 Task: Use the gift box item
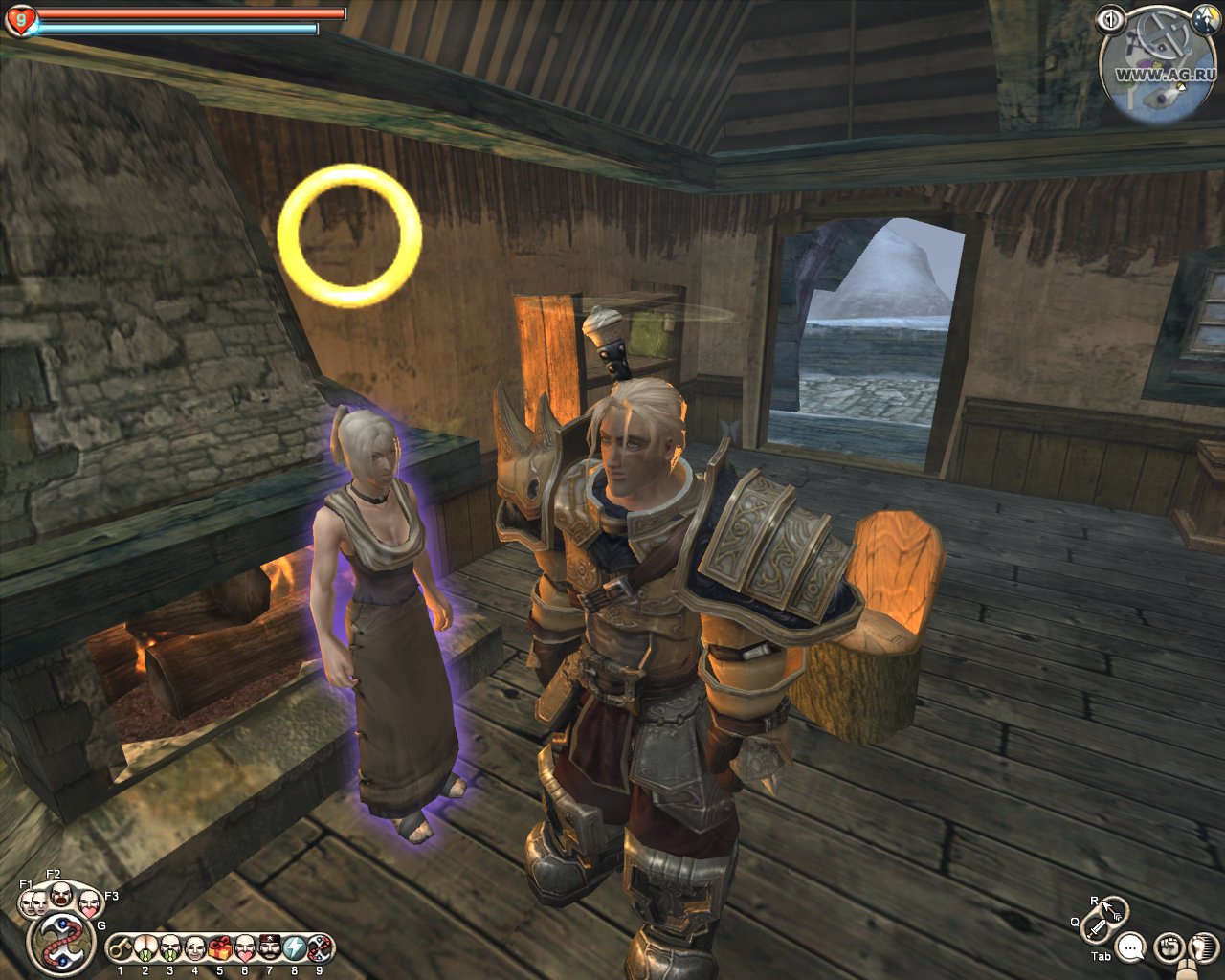coord(219,948)
